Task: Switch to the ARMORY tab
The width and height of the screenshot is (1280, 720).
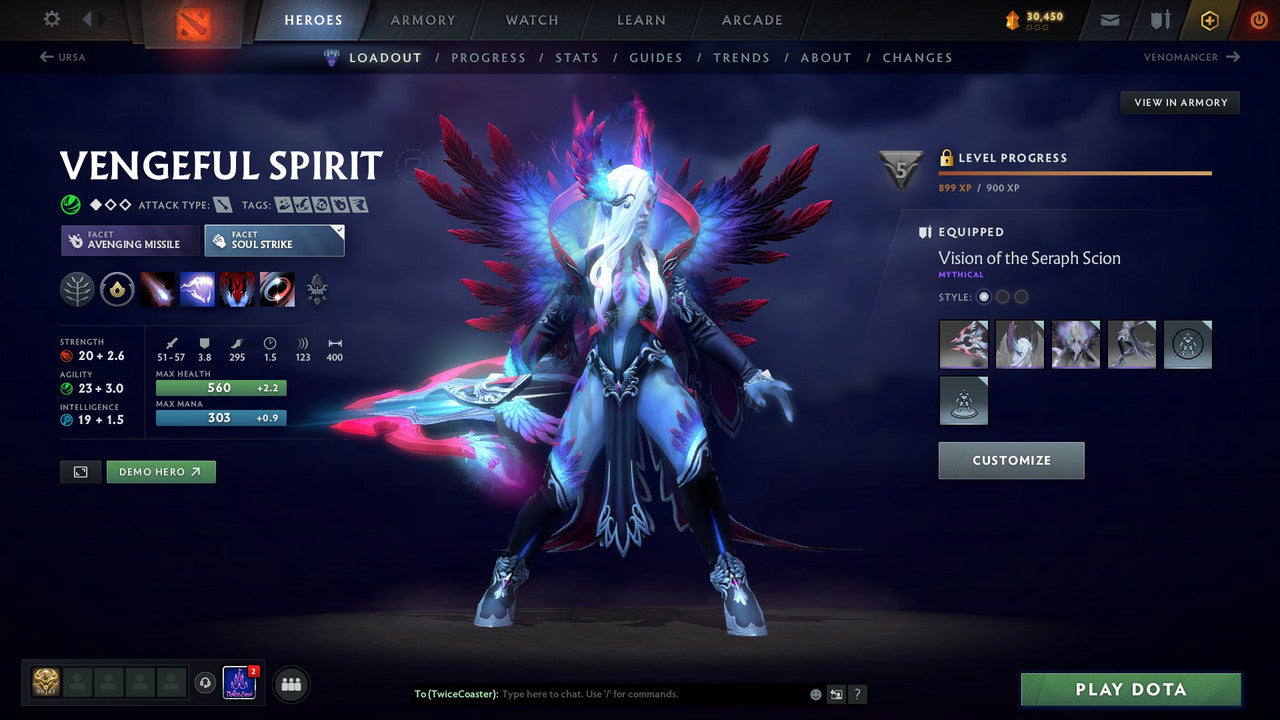Action: click(422, 19)
